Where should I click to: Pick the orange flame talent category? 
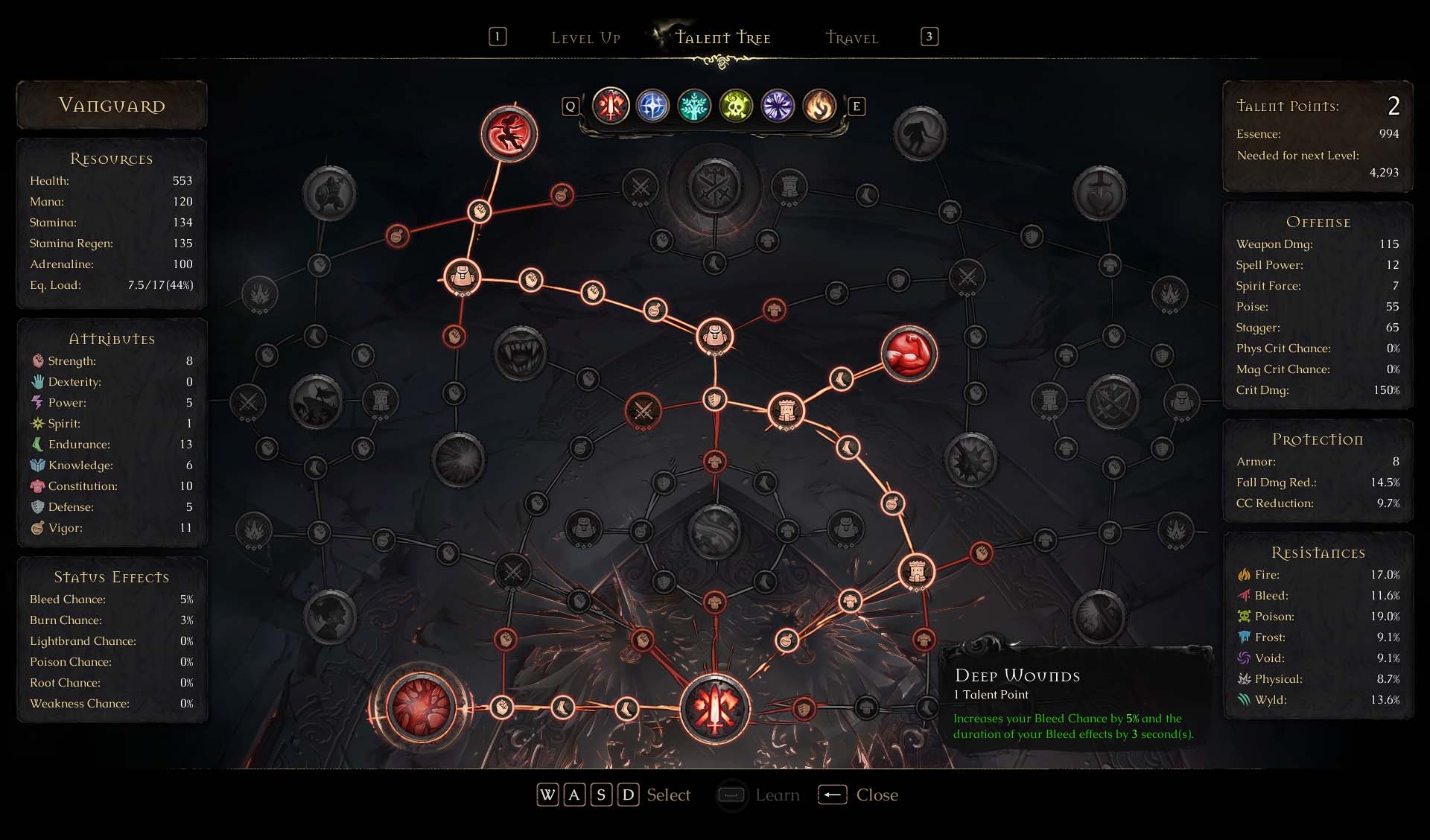click(x=819, y=106)
